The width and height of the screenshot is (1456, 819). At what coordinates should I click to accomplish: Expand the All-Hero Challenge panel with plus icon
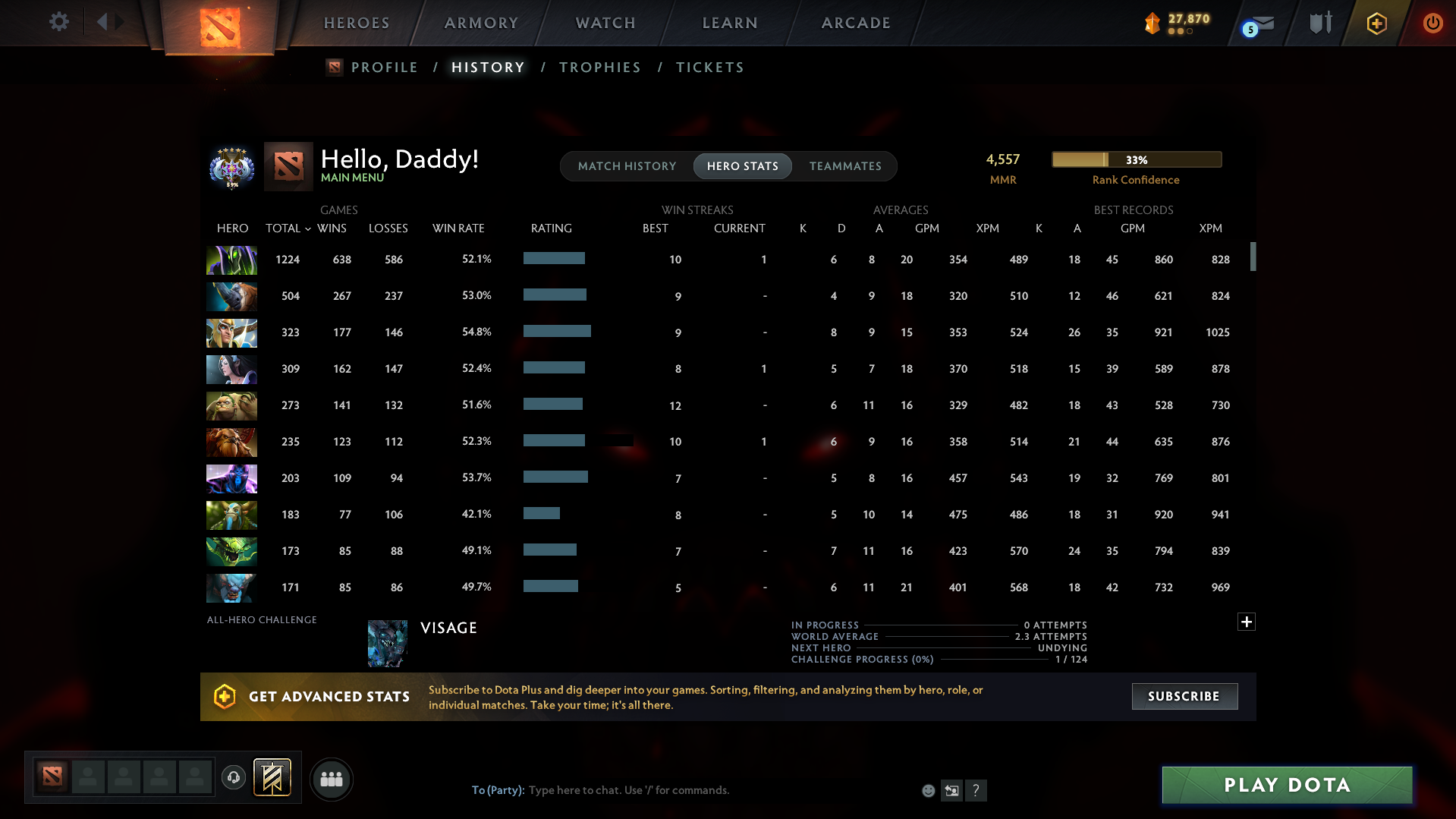1245,622
